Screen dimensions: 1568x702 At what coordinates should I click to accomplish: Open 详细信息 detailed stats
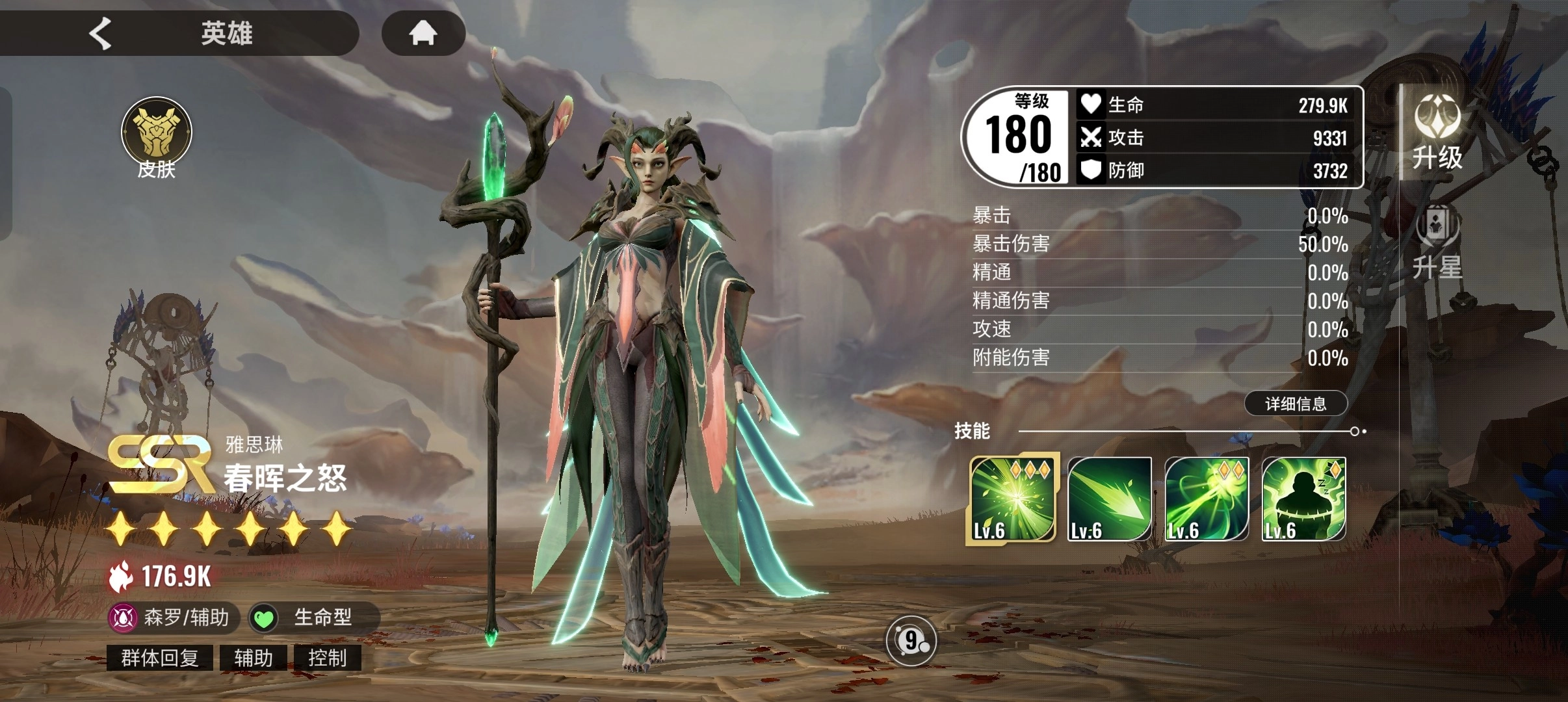tap(1296, 404)
